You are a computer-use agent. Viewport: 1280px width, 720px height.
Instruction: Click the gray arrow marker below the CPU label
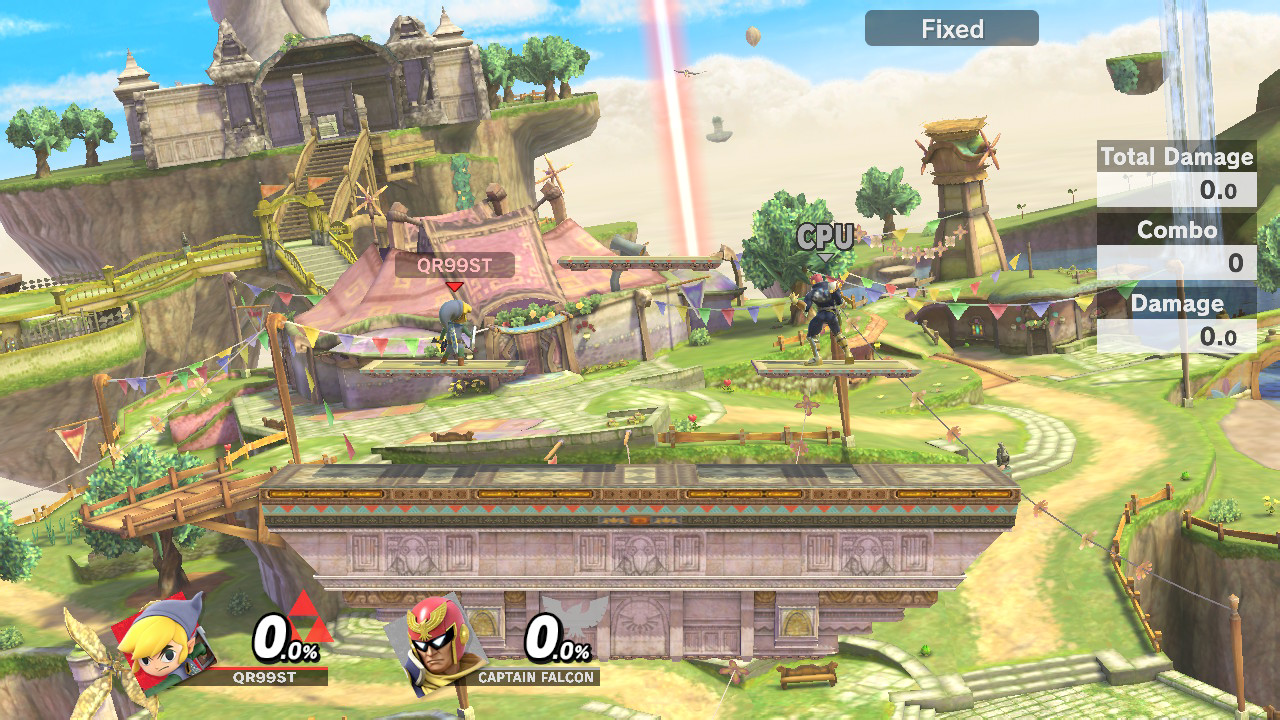(824, 255)
